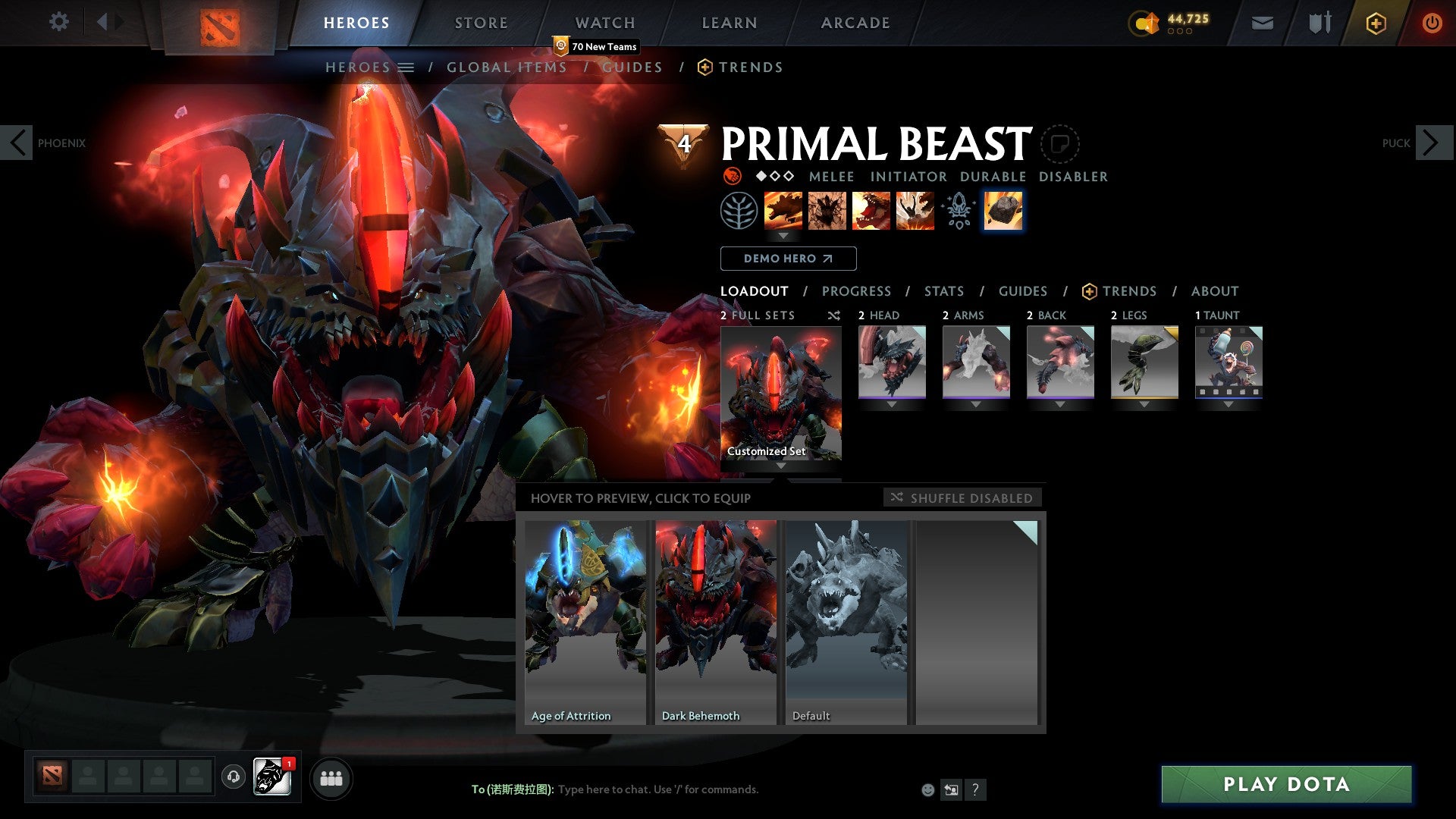Click the Dota Plus hexagon icon
The width and height of the screenshot is (1456, 819).
(1375, 22)
